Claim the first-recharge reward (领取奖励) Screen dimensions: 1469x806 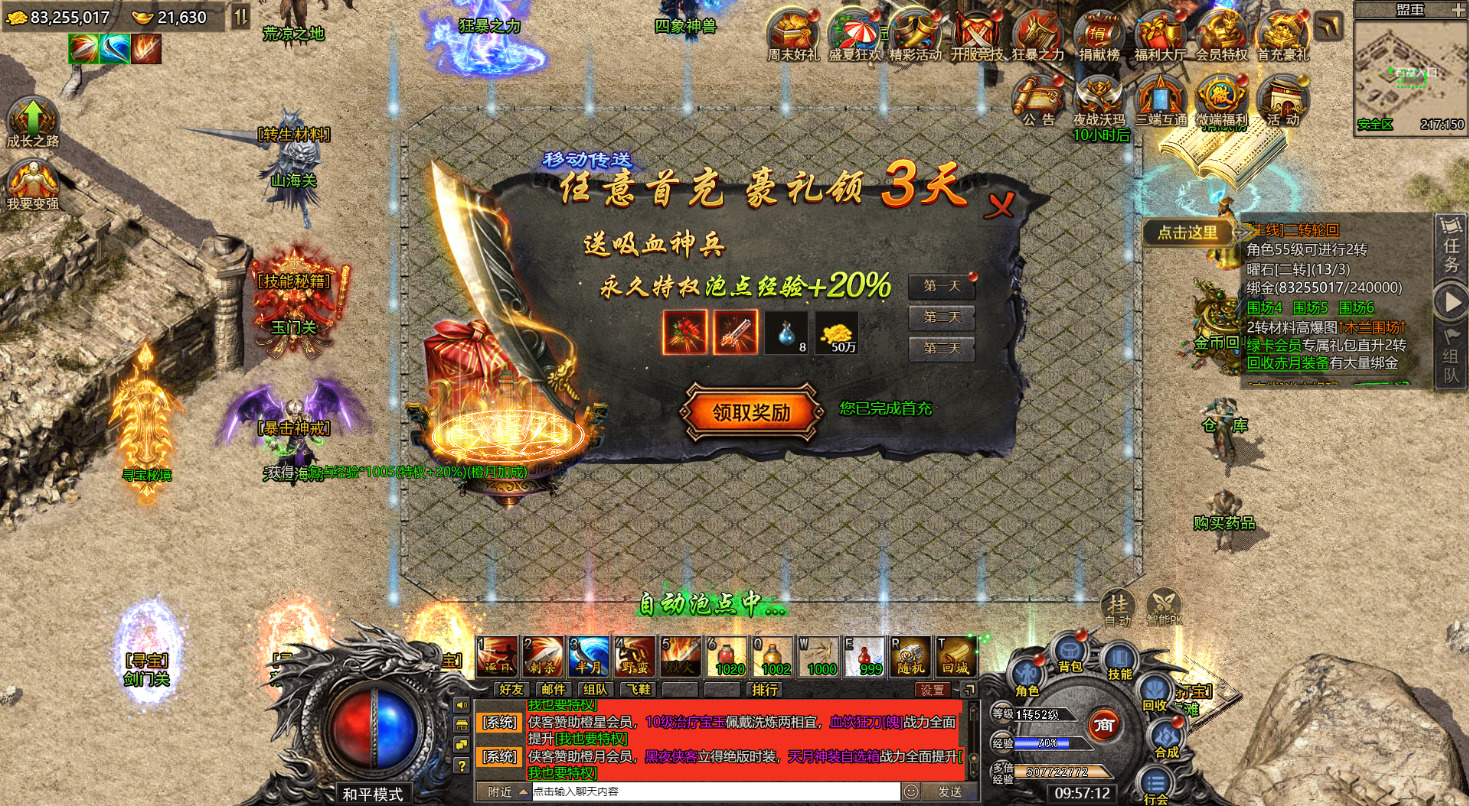tap(751, 412)
